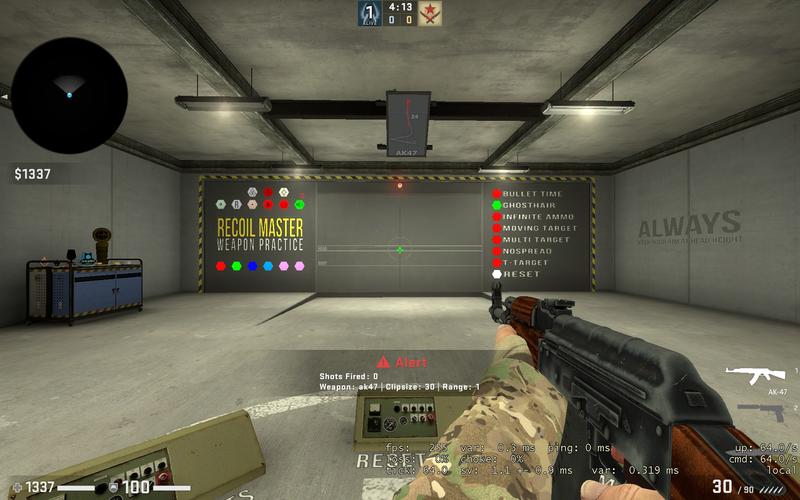Select the AK-47 weapon icon
This screenshot has height=500, width=800.
(x=755, y=375)
